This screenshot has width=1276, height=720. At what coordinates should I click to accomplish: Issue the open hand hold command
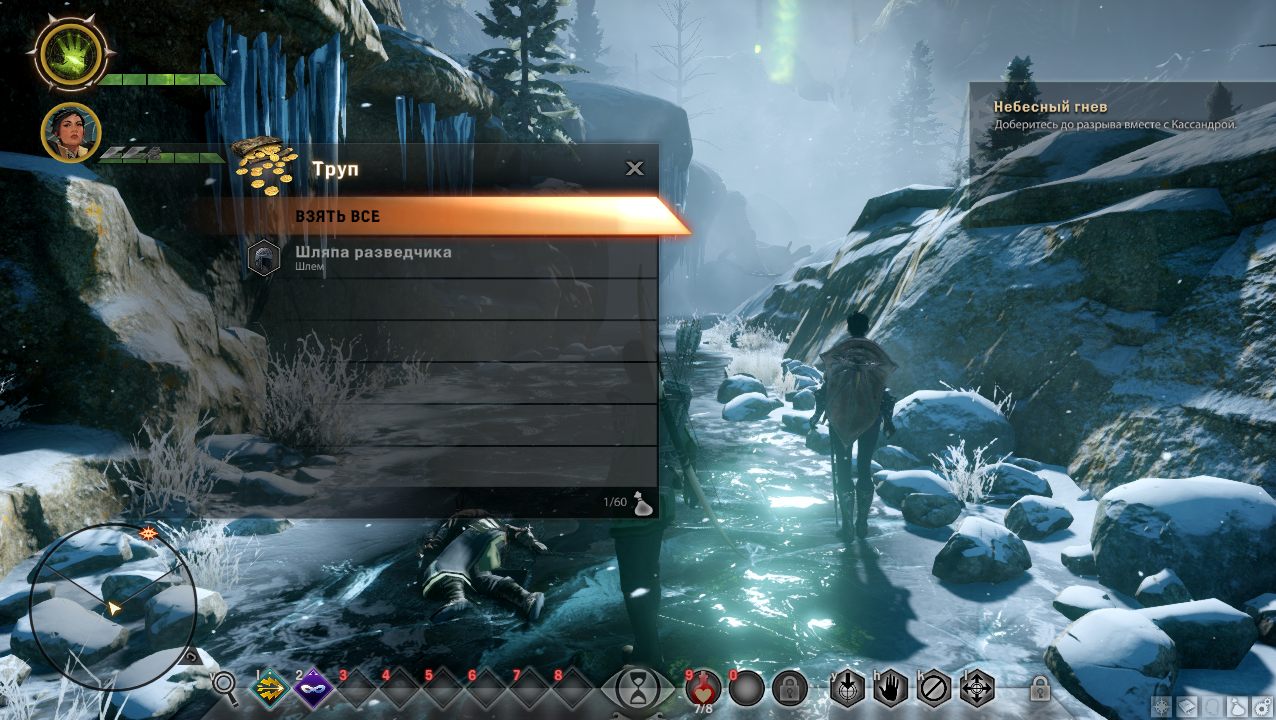(x=890, y=687)
